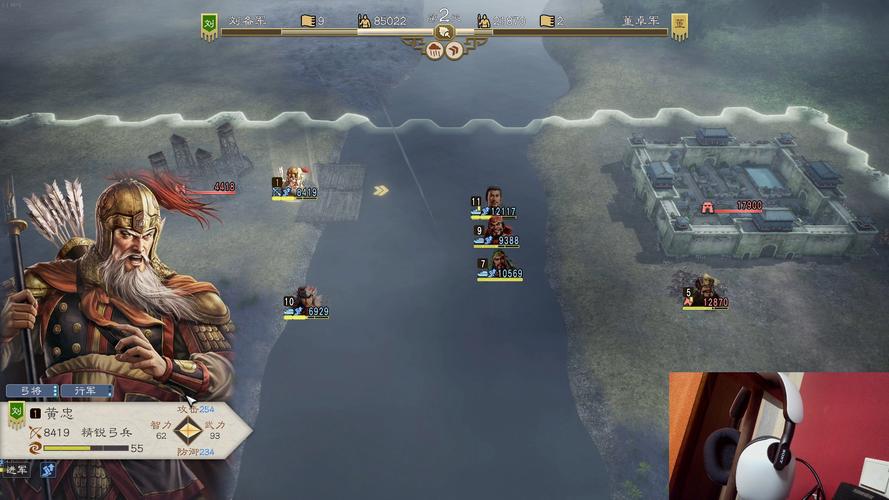Click the rain weather icon under the turn counter

[435, 50]
